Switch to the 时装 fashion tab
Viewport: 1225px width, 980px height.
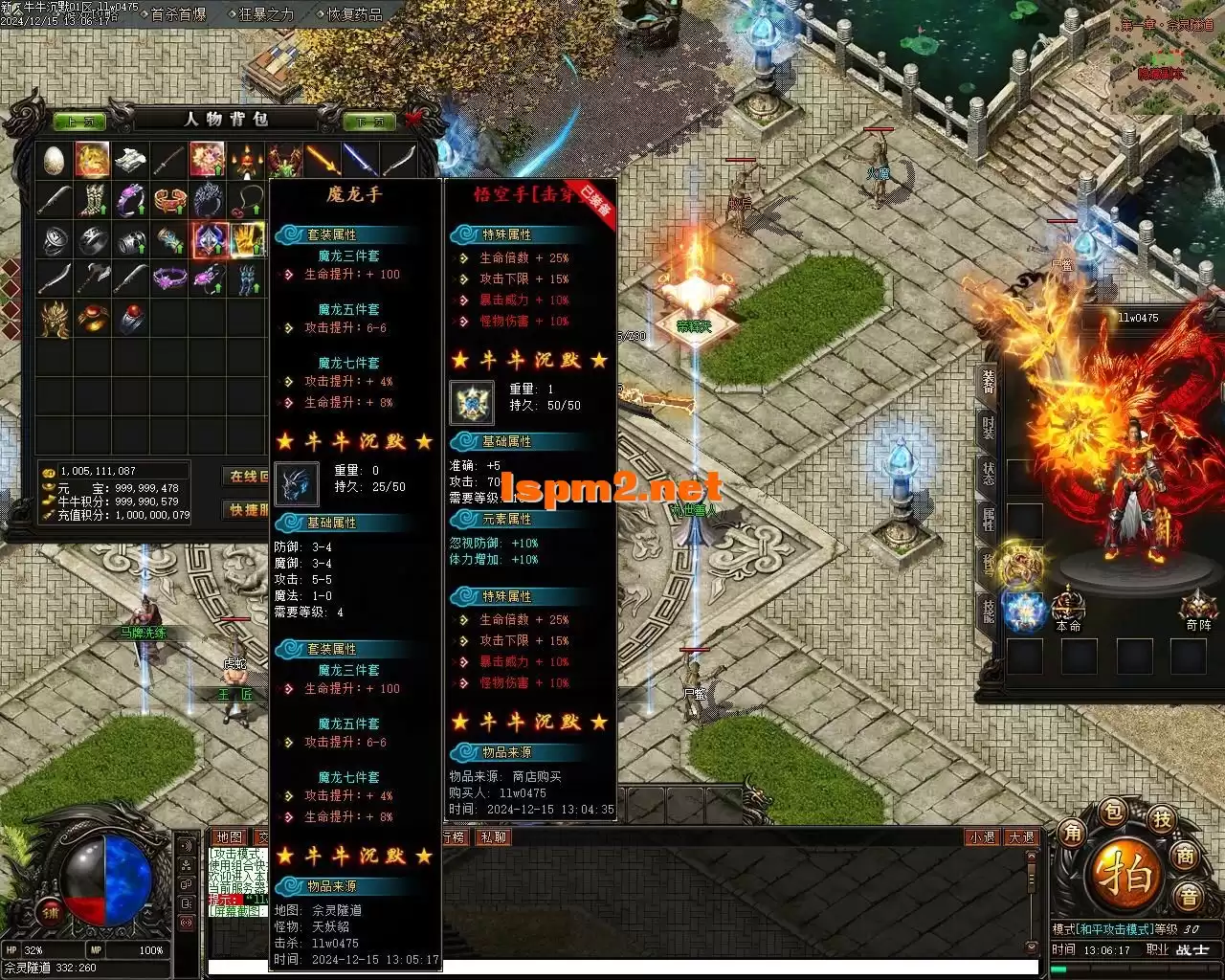(x=989, y=428)
